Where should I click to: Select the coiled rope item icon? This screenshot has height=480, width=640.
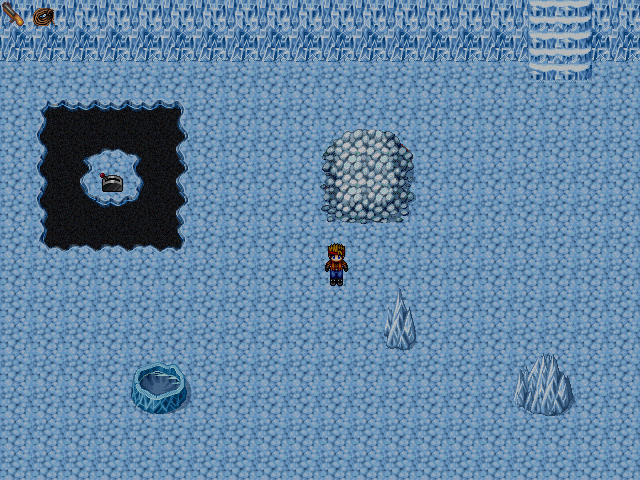pos(43,16)
